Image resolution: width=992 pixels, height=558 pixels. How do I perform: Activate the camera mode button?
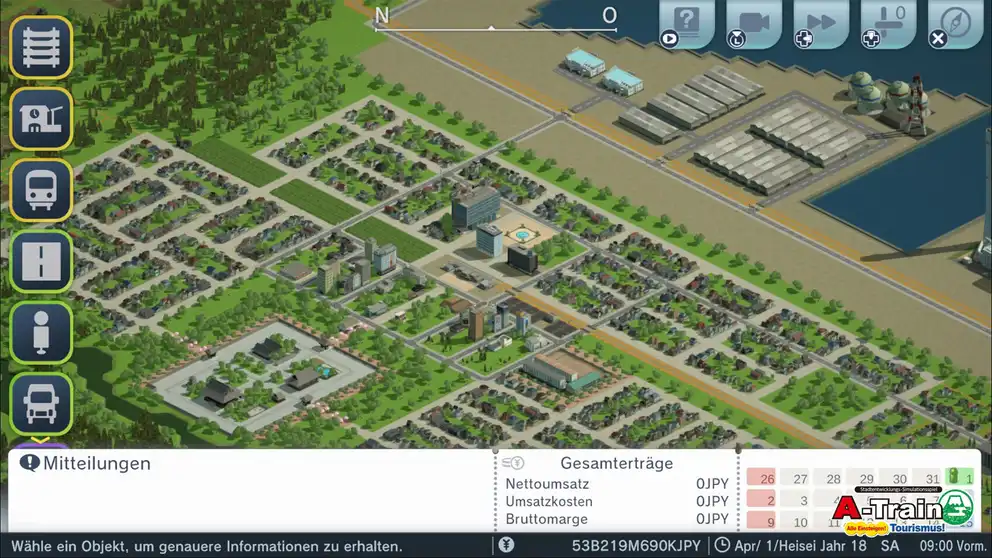pyautogui.click(x=753, y=22)
